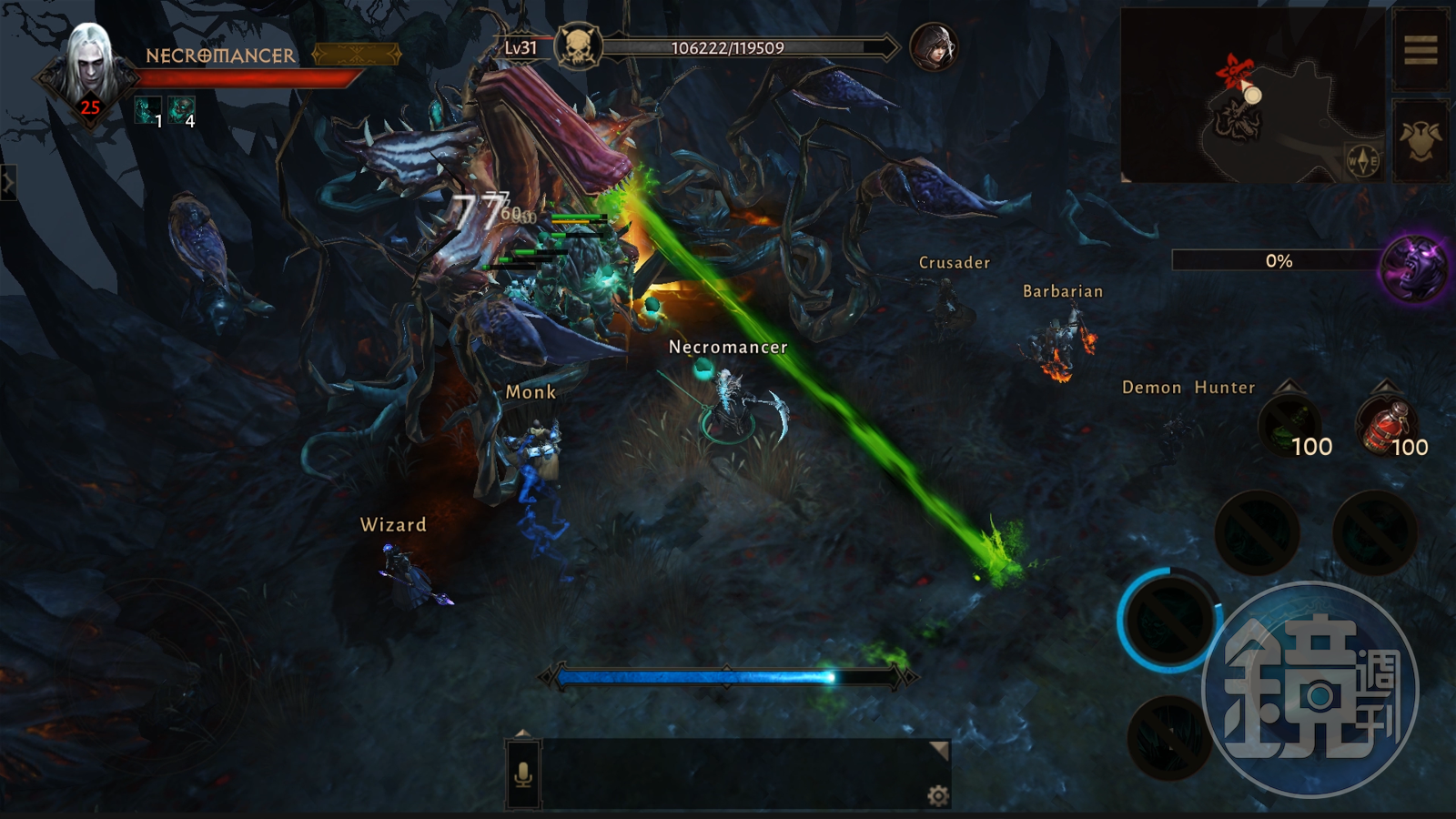
Task: Use the red health potion
Action: (x=1387, y=426)
